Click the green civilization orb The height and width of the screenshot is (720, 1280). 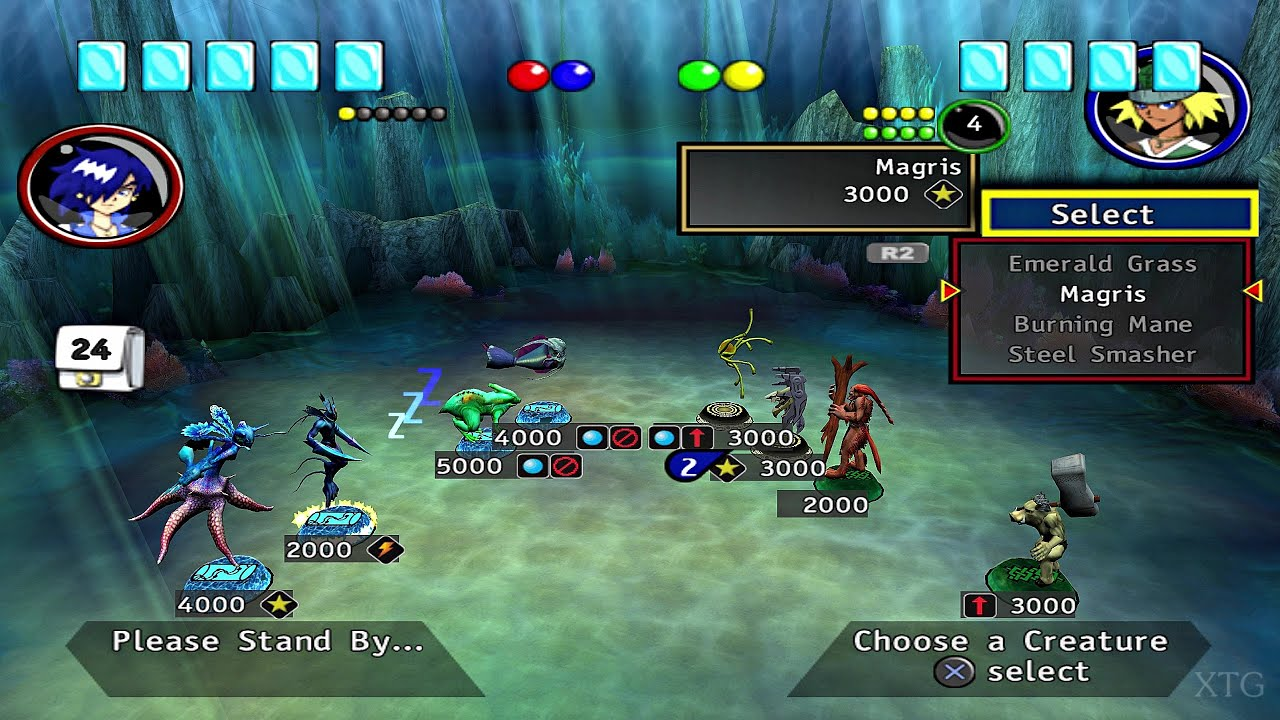[x=699, y=76]
